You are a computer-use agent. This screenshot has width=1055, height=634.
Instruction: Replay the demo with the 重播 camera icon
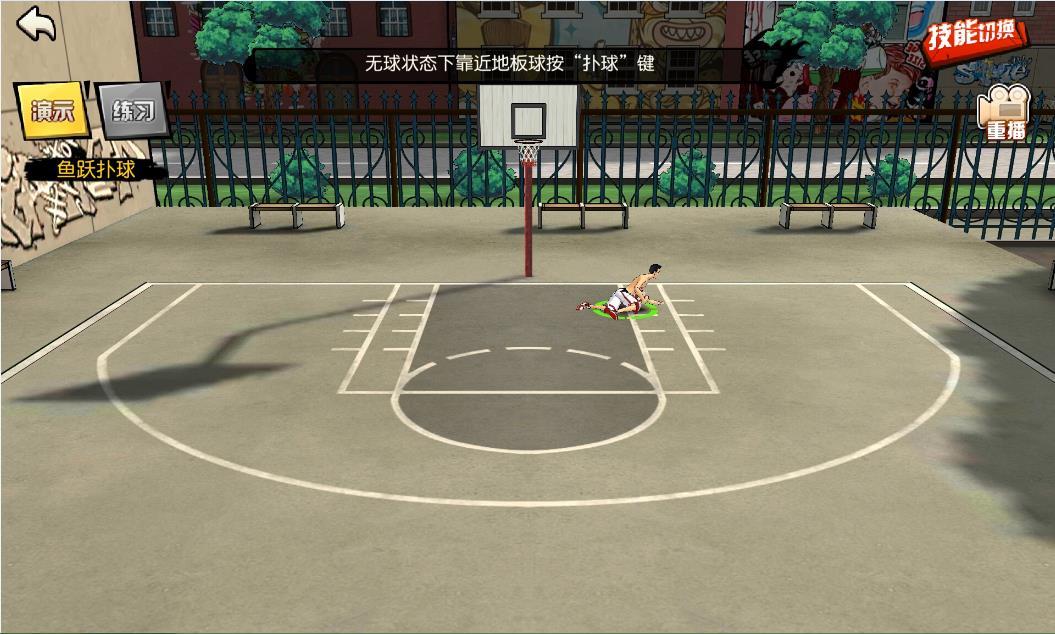[x=1005, y=115]
